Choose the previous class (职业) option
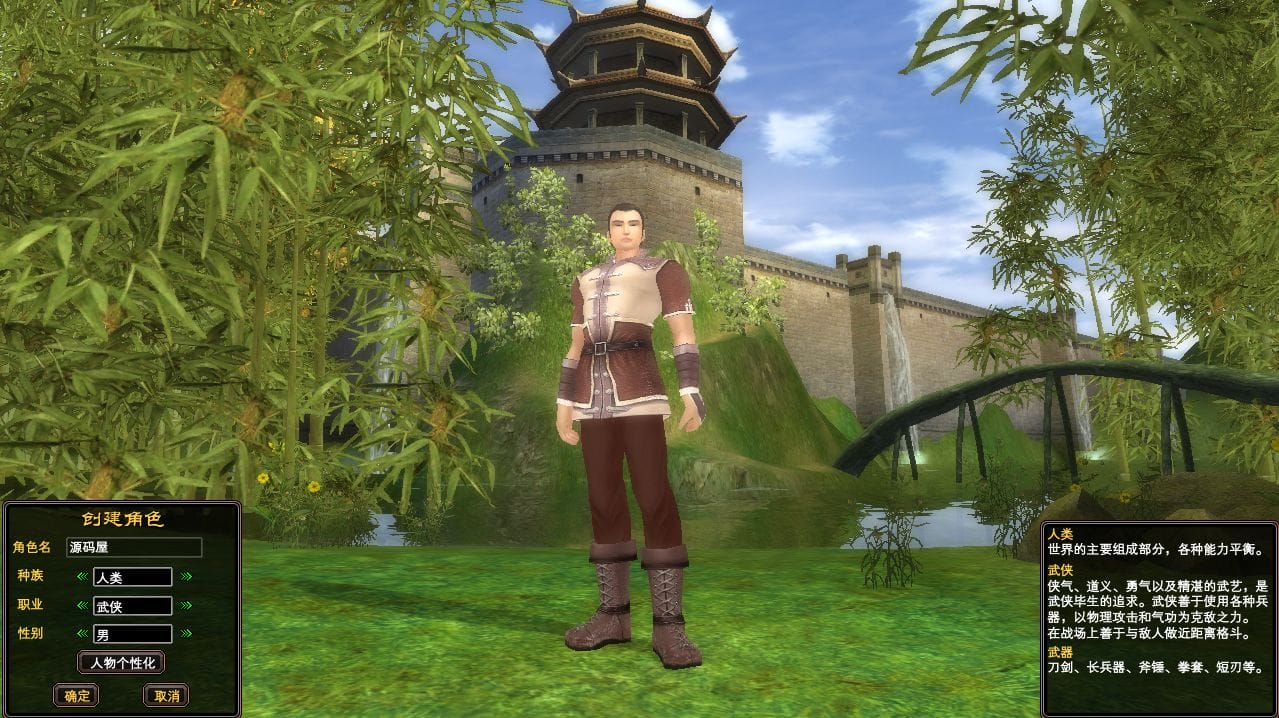Image resolution: width=1279 pixels, height=718 pixels. point(82,605)
